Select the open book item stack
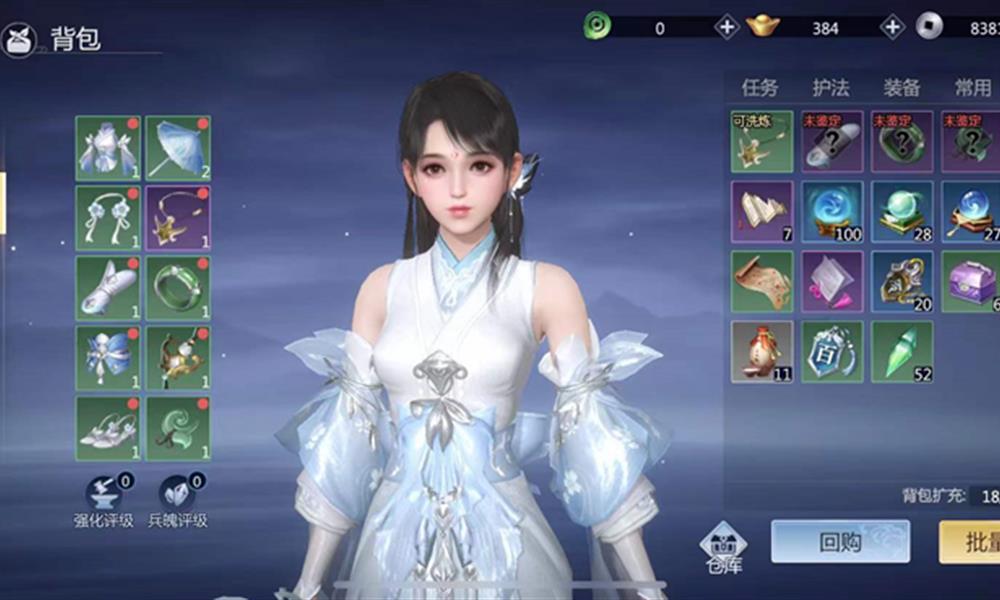Image resolution: width=1000 pixels, height=600 pixels. pos(762,211)
